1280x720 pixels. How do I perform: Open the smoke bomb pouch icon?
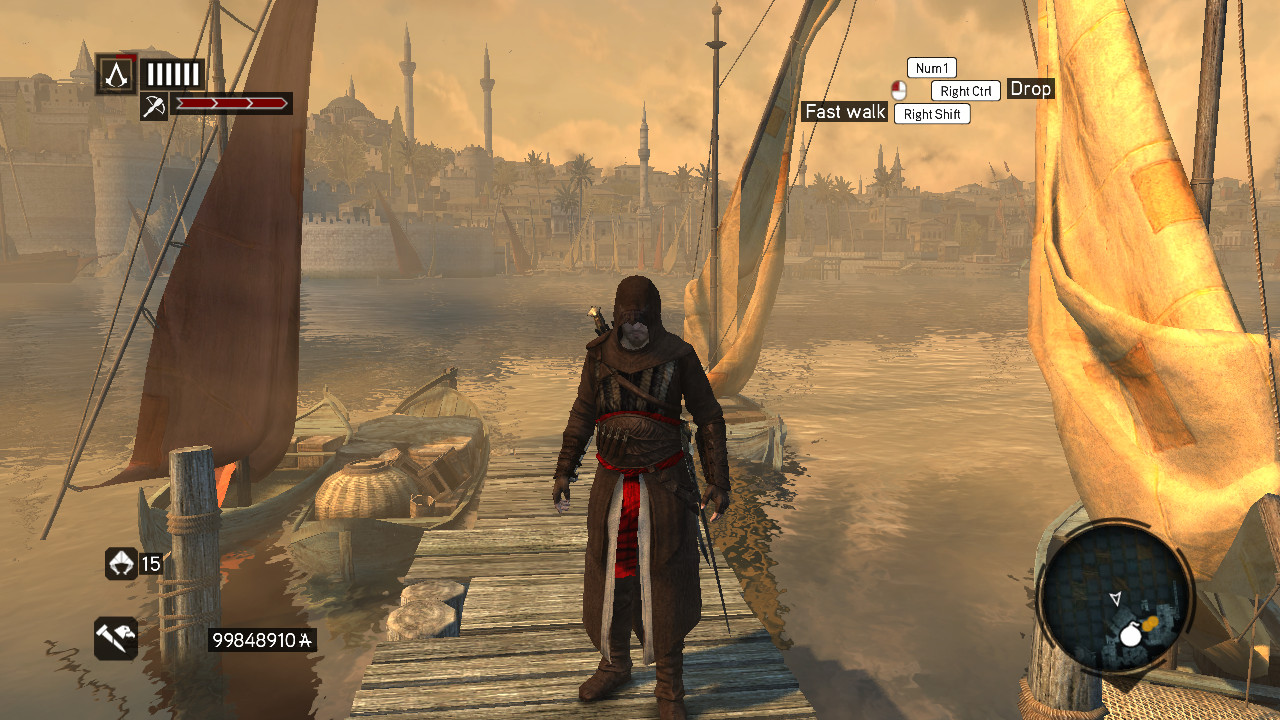pos(121,562)
